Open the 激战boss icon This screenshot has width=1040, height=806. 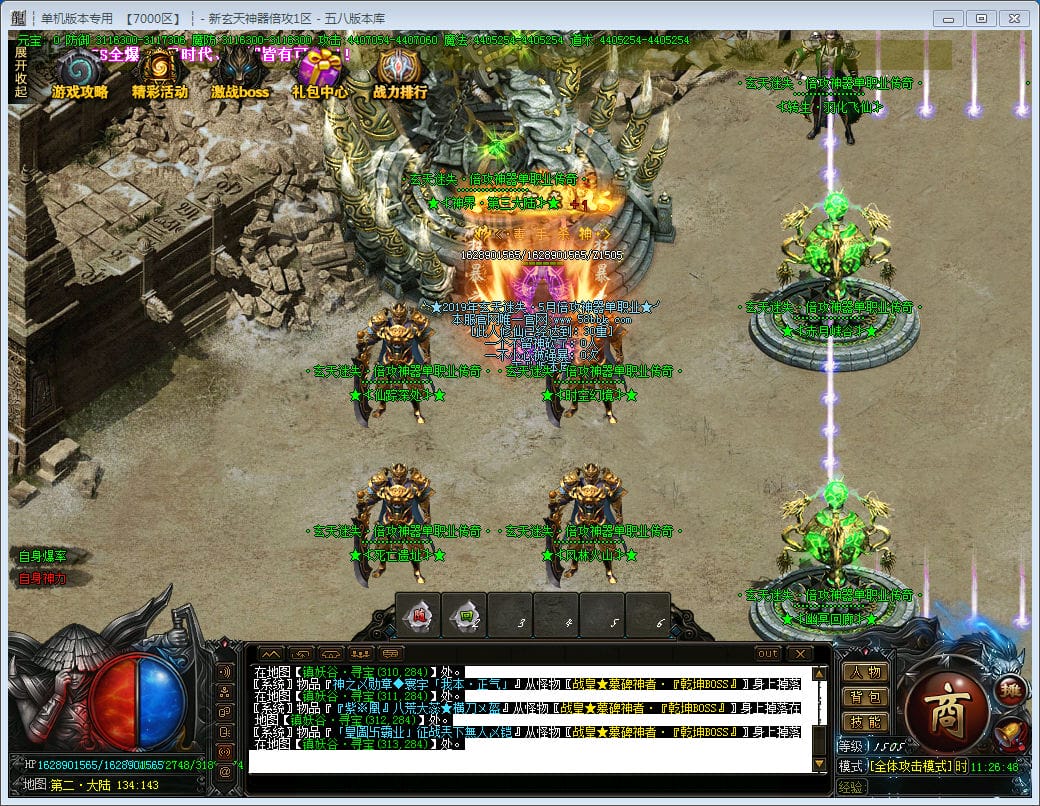tap(240, 71)
